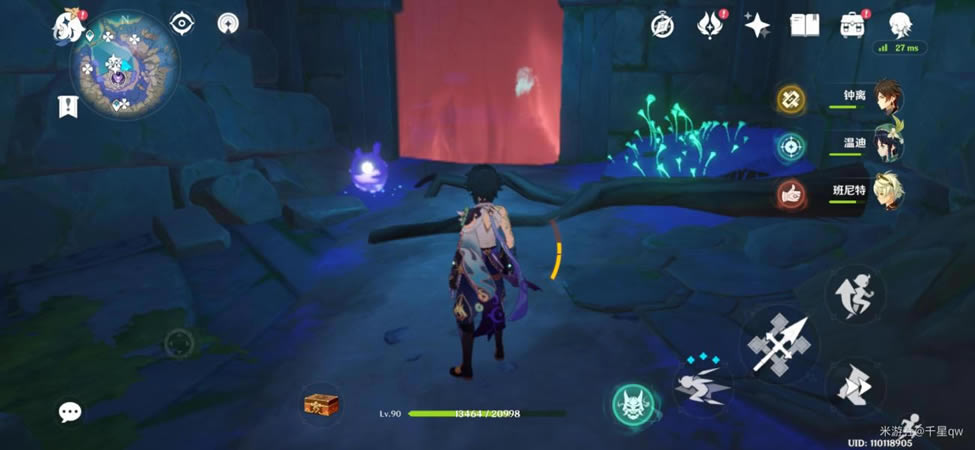Open the Wish four-pointed star icon
The image size is (975, 450).
(x=757, y=25)
